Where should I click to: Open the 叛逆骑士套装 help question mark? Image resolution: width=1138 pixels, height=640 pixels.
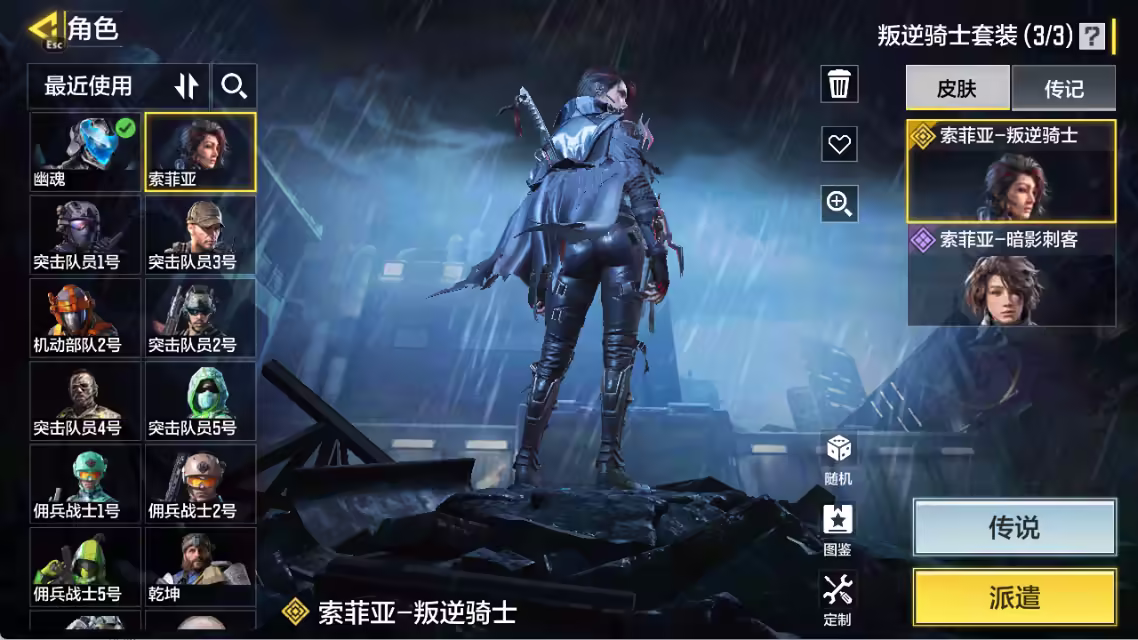[x=1092, y=36]
